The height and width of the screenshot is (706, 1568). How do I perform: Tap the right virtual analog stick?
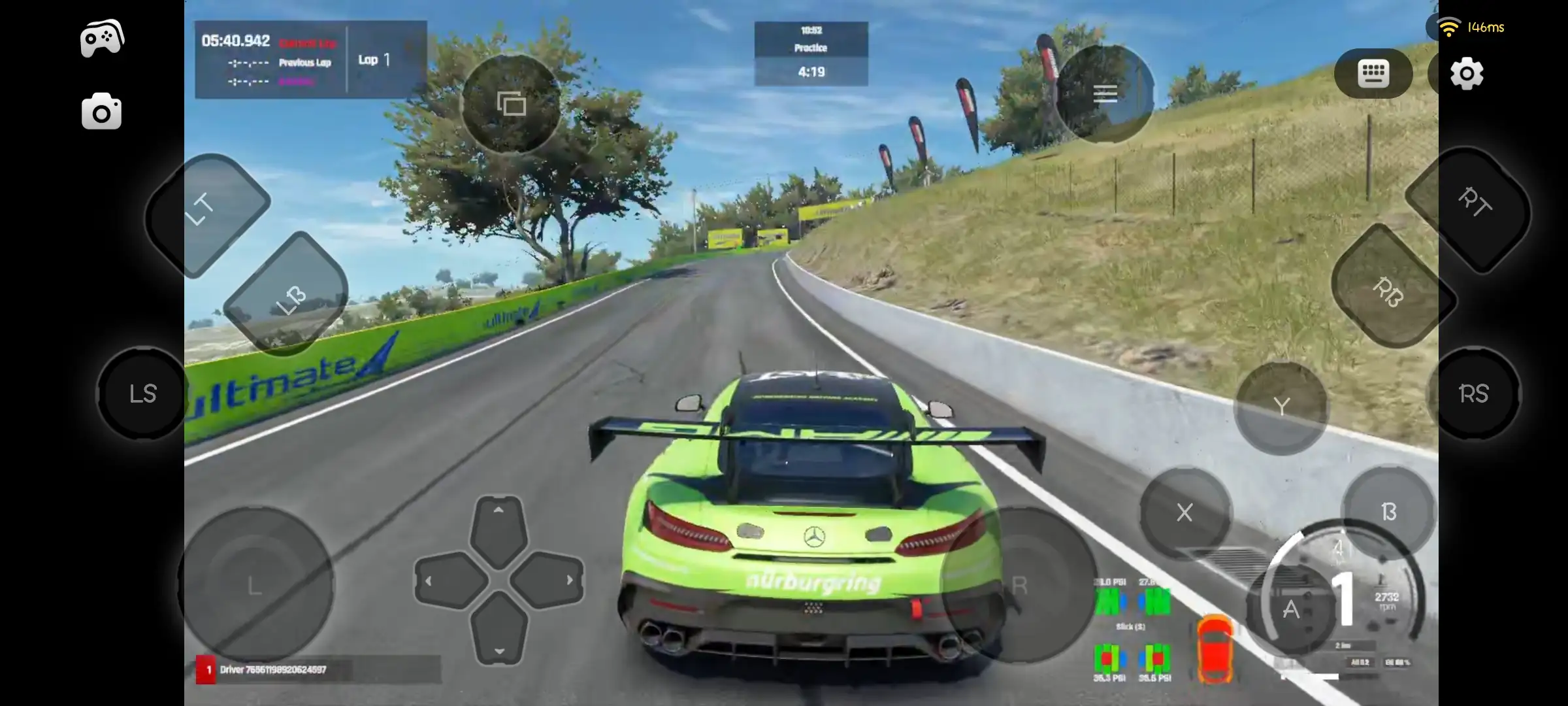pos(1019,587)
